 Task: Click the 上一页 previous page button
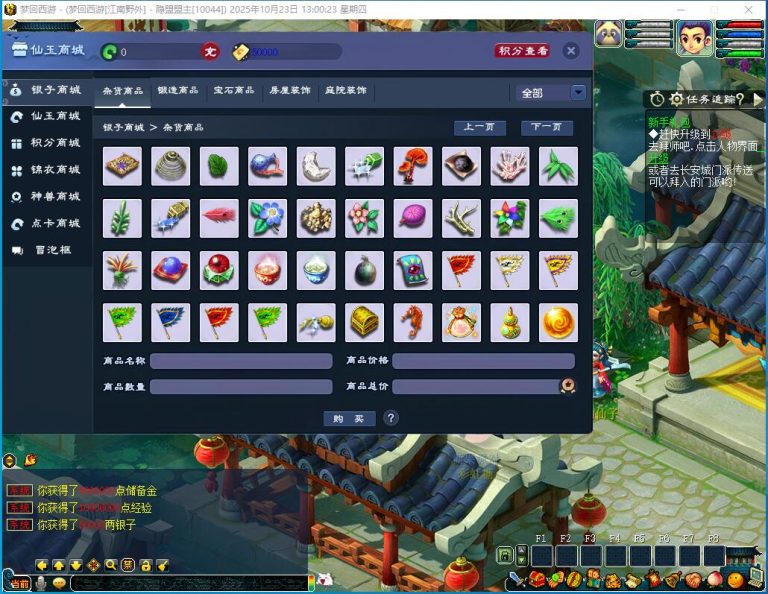point(479,128)
